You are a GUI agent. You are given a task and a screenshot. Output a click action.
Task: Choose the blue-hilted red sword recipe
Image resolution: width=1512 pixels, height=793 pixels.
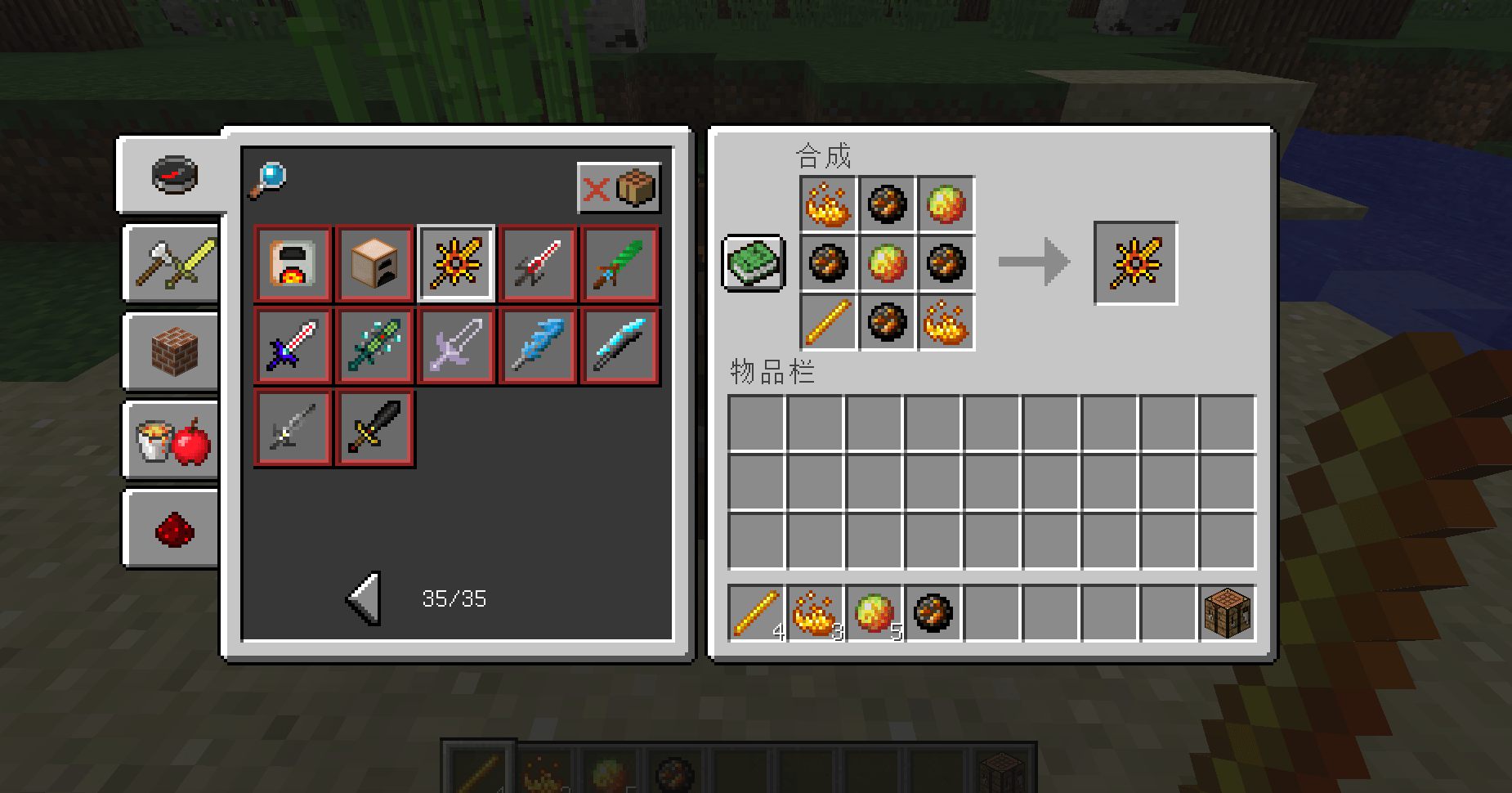tap(293, 346)
